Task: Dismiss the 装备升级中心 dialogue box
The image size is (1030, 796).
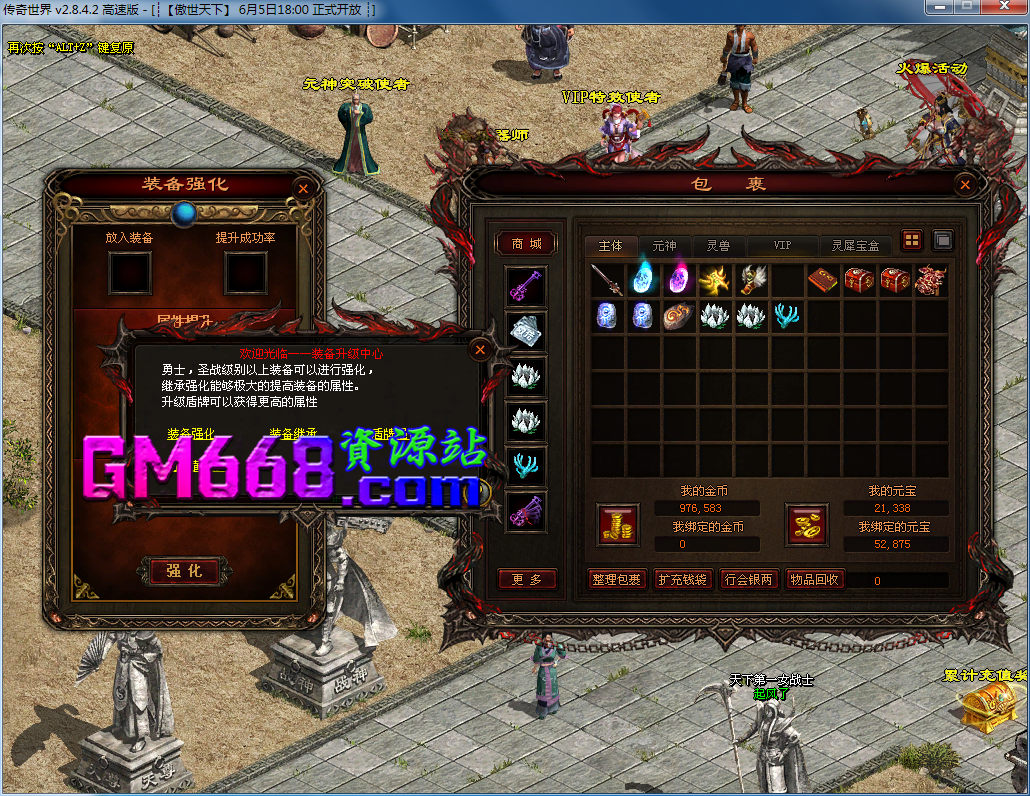Action: pyautogui.click(x=480, y=349)
